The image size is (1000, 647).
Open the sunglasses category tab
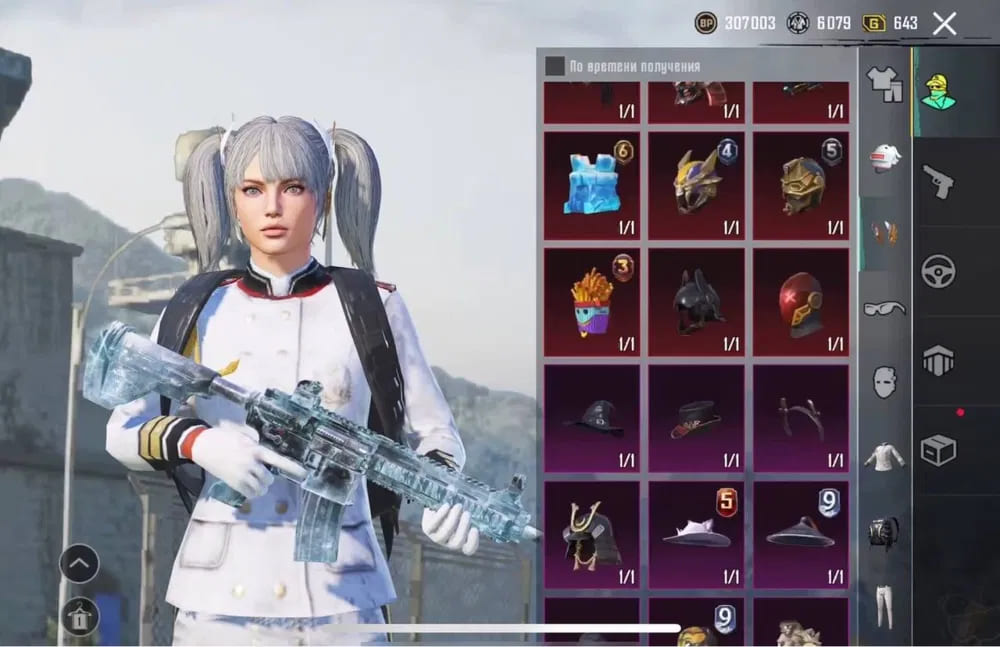884,308
